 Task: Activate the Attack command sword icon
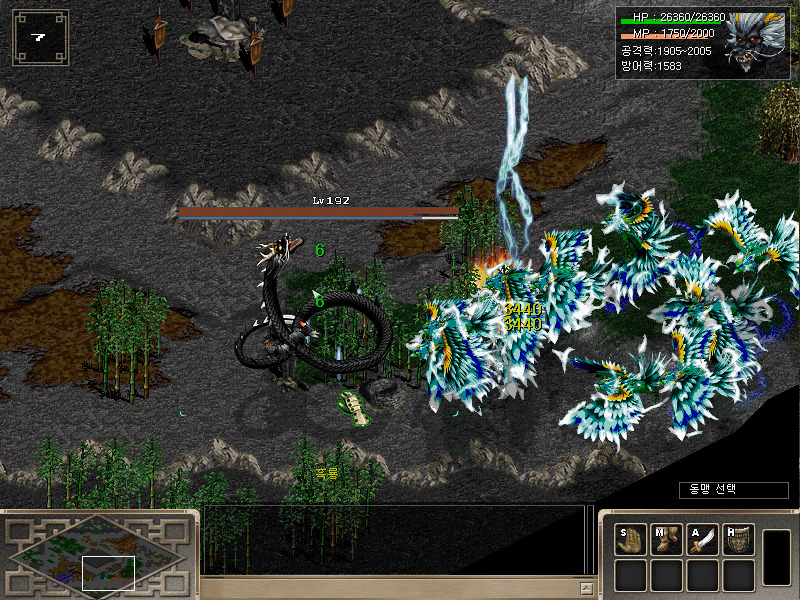[703, 540]
